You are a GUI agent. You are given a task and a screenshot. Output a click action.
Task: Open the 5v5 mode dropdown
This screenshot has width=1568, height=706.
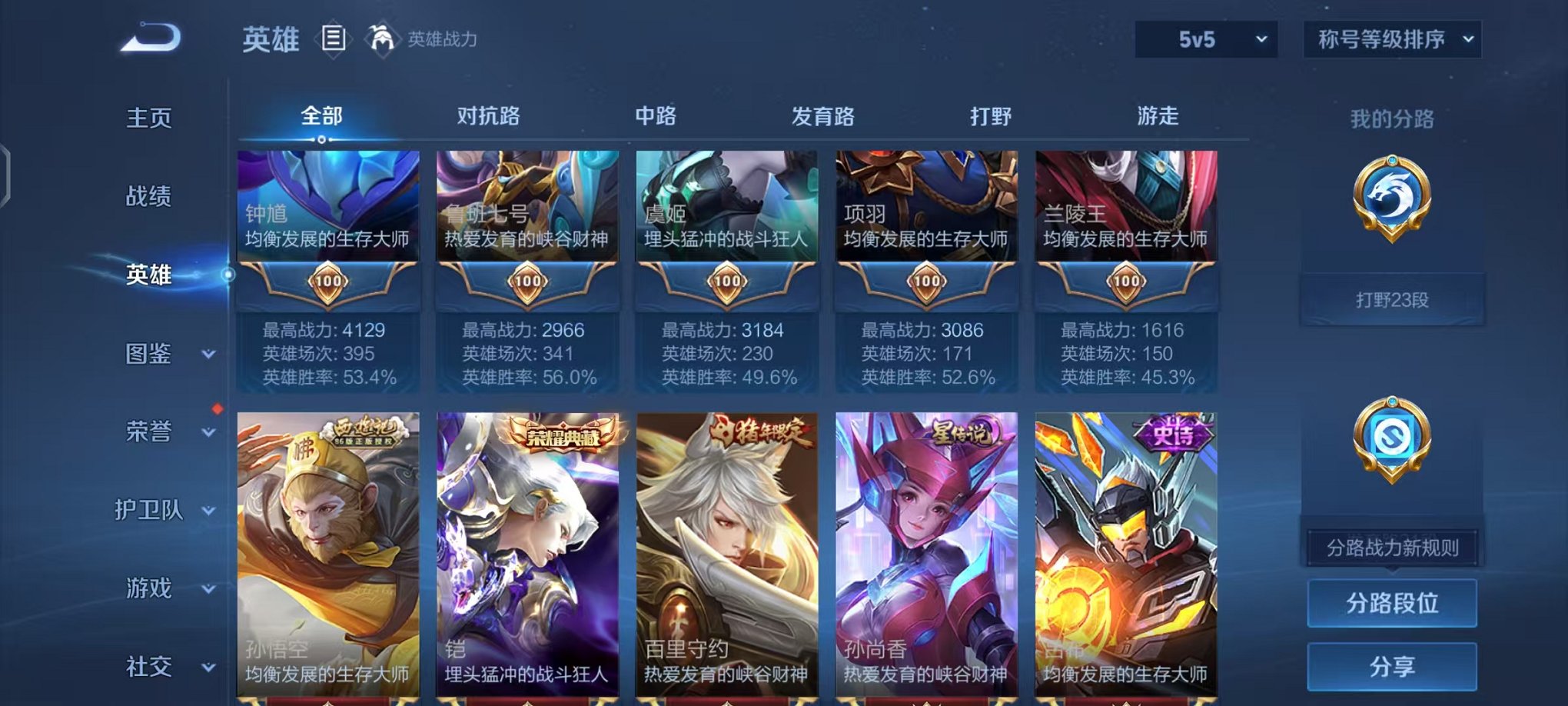(x=1204, y=37)
